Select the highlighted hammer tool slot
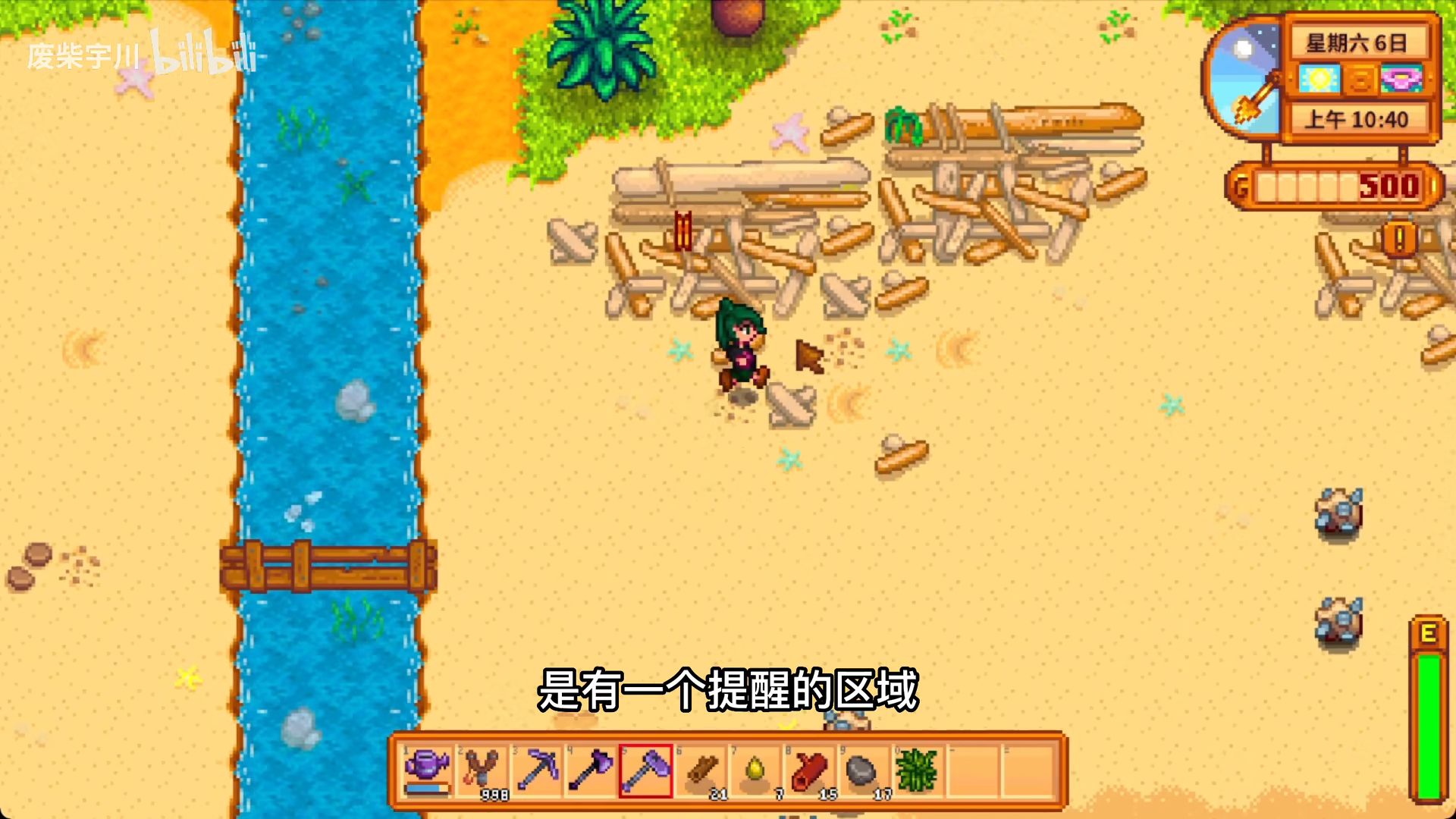 pos(646,770)
